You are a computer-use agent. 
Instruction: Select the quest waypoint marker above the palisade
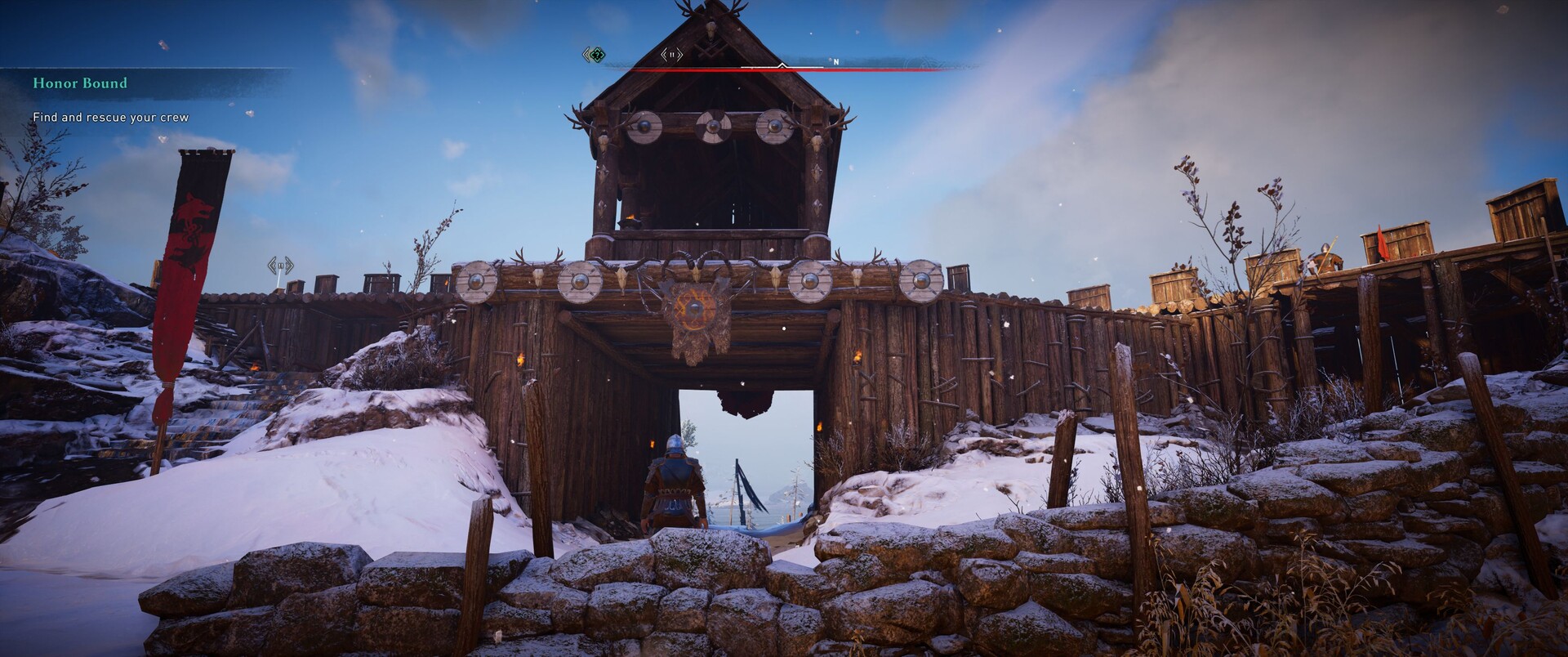280,266
